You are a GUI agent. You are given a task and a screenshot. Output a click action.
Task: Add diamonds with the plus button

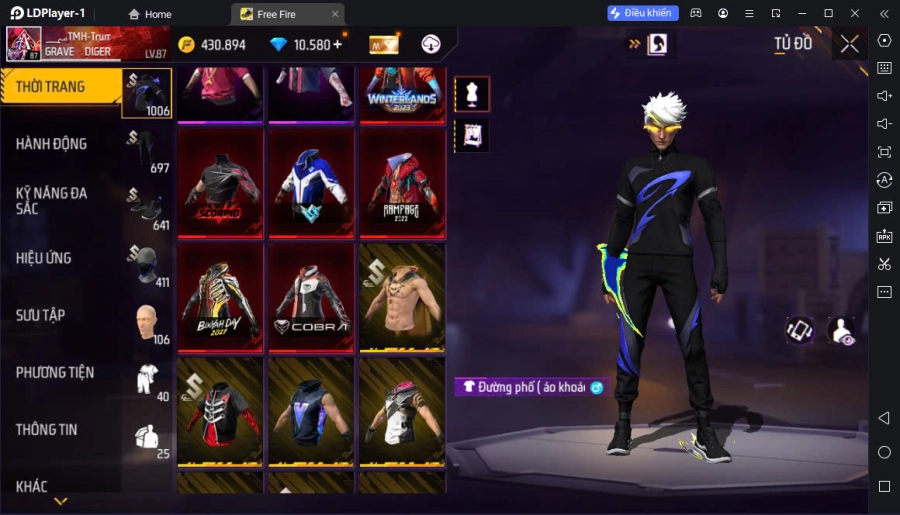coord(337,44)
